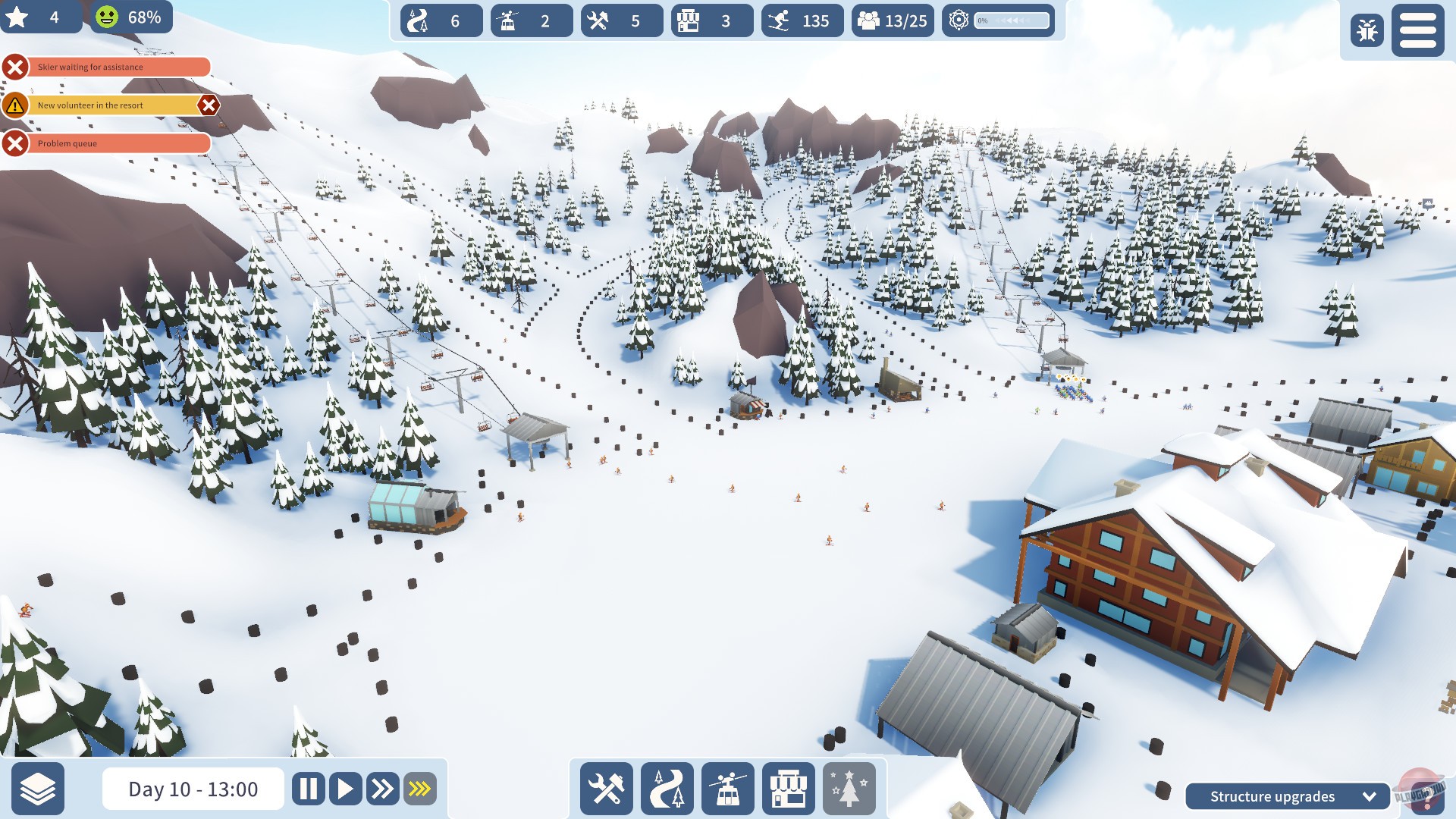
Task: Select the ski lift building tool
Action: coord(726,789)
